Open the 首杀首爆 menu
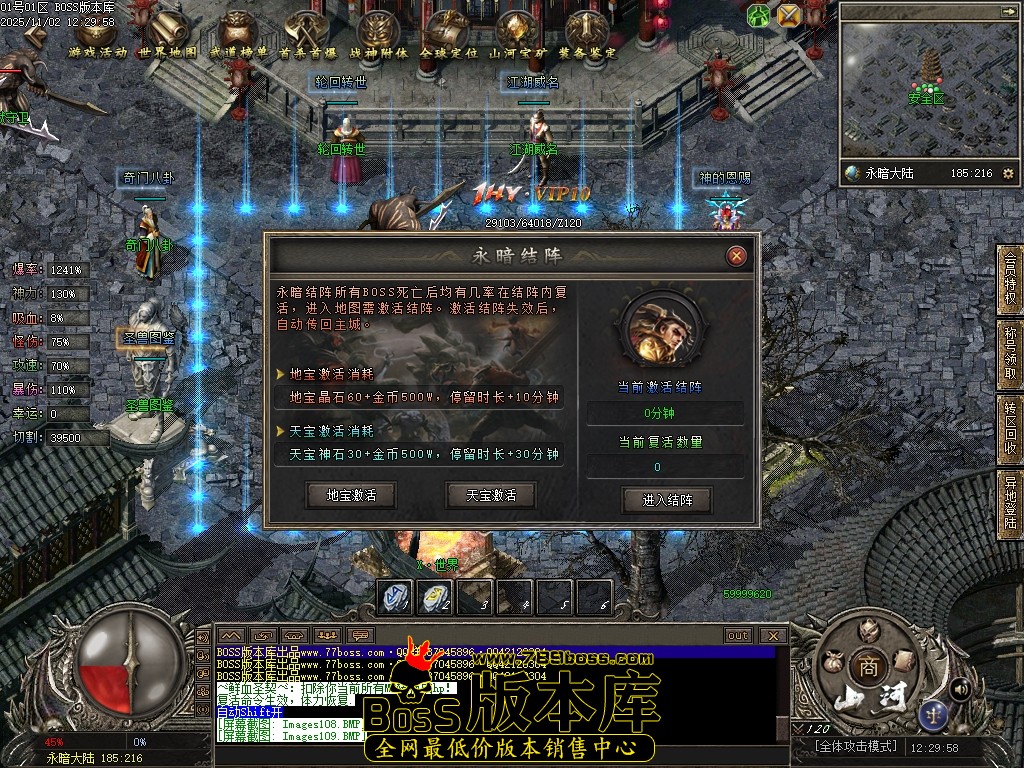Screen dimensions: 1024x768 click(x=307, y=37)
